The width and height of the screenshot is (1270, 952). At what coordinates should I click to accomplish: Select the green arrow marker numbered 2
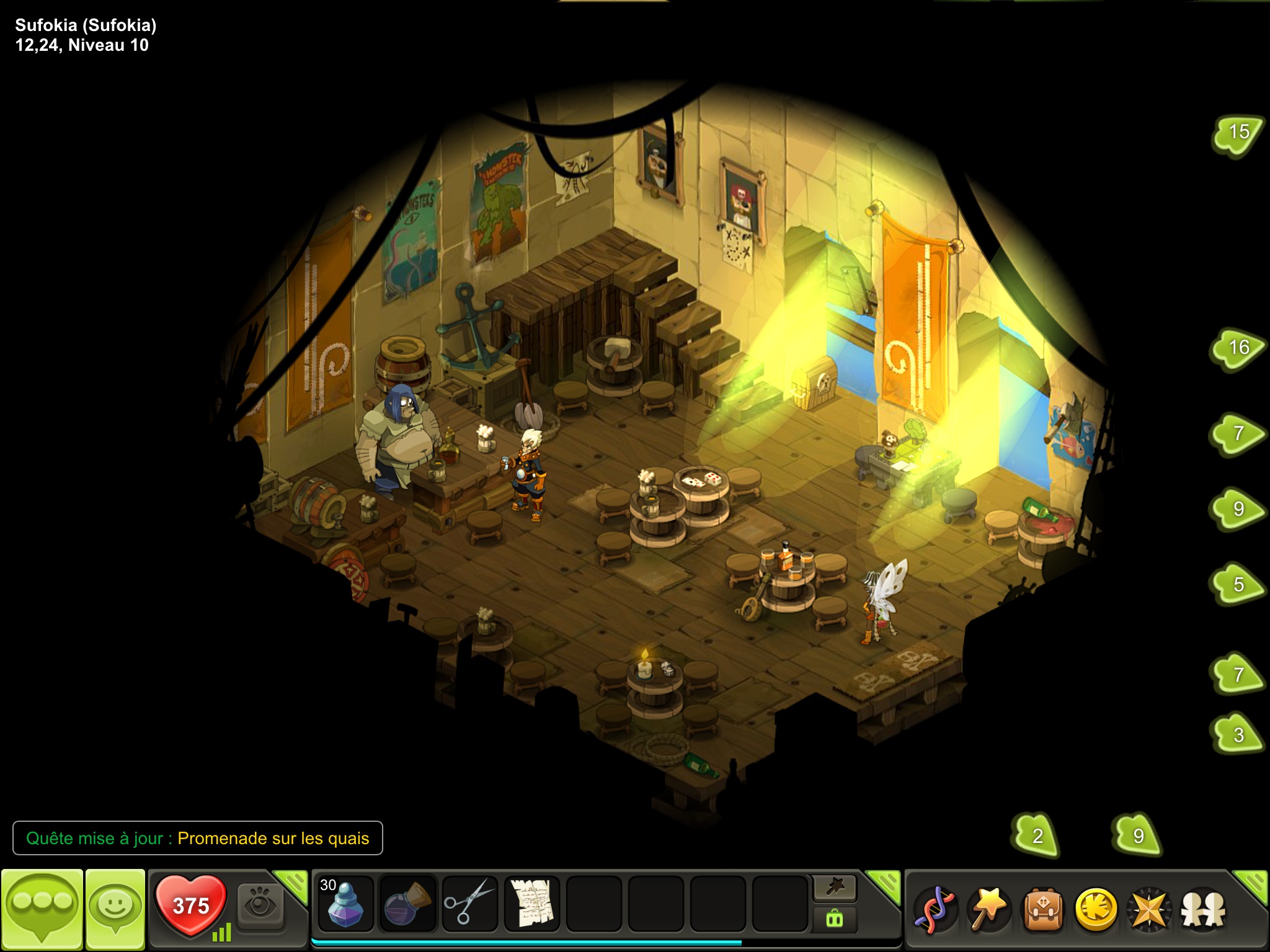pyautogui.click(x=1037, y=835)
